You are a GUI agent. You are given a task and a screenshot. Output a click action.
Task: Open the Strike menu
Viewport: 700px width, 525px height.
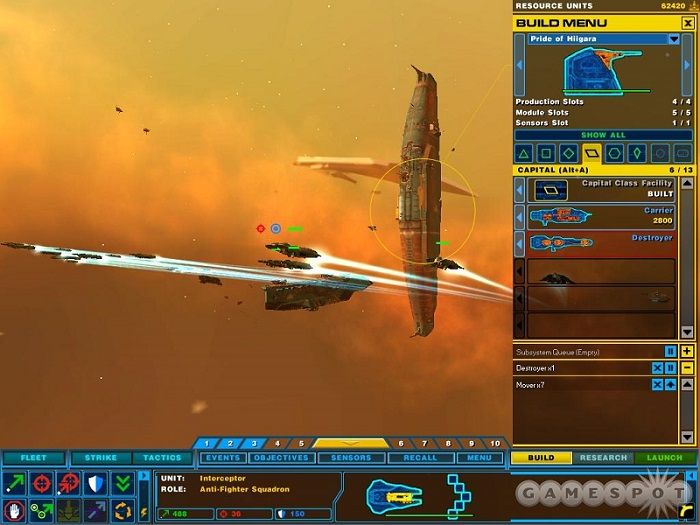100,458
